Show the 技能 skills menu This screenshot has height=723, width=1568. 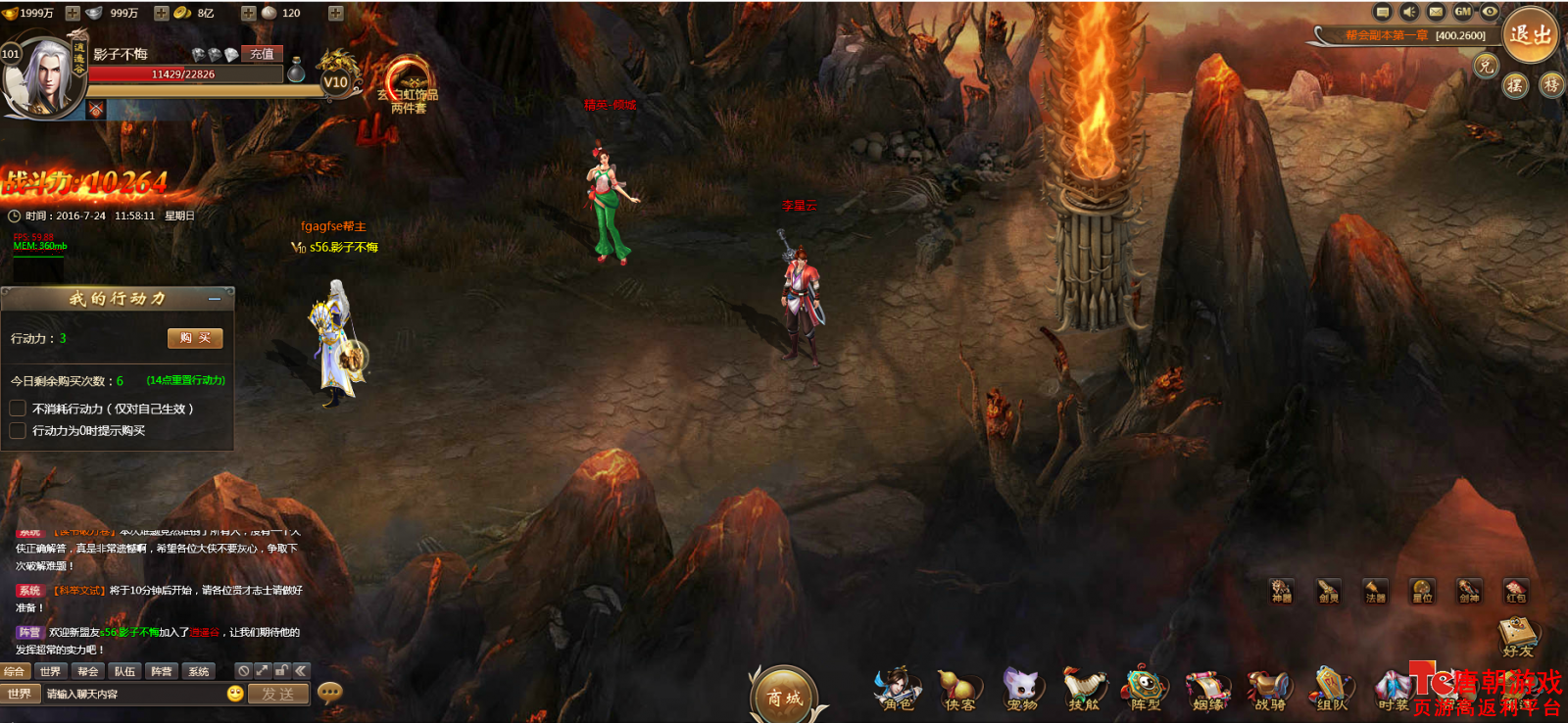point(1083,690)
